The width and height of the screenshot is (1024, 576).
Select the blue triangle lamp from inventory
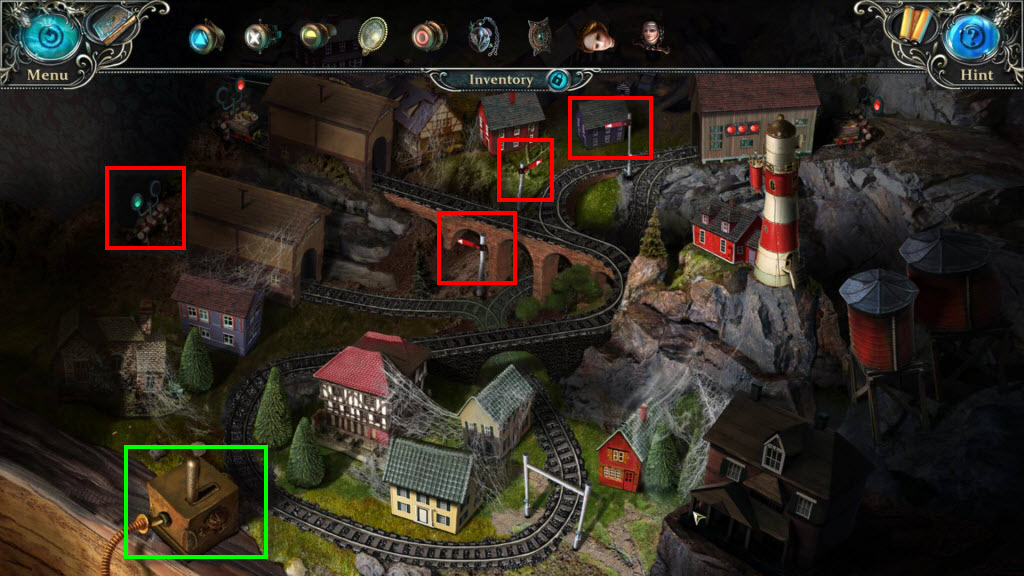tap(205, 37)
